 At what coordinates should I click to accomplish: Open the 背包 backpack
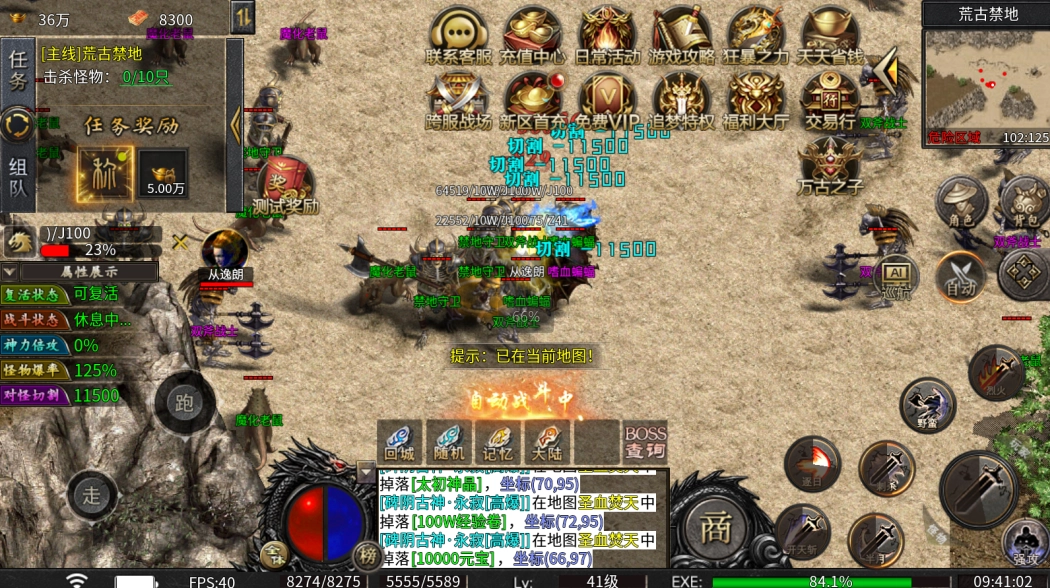[1024, 200]
